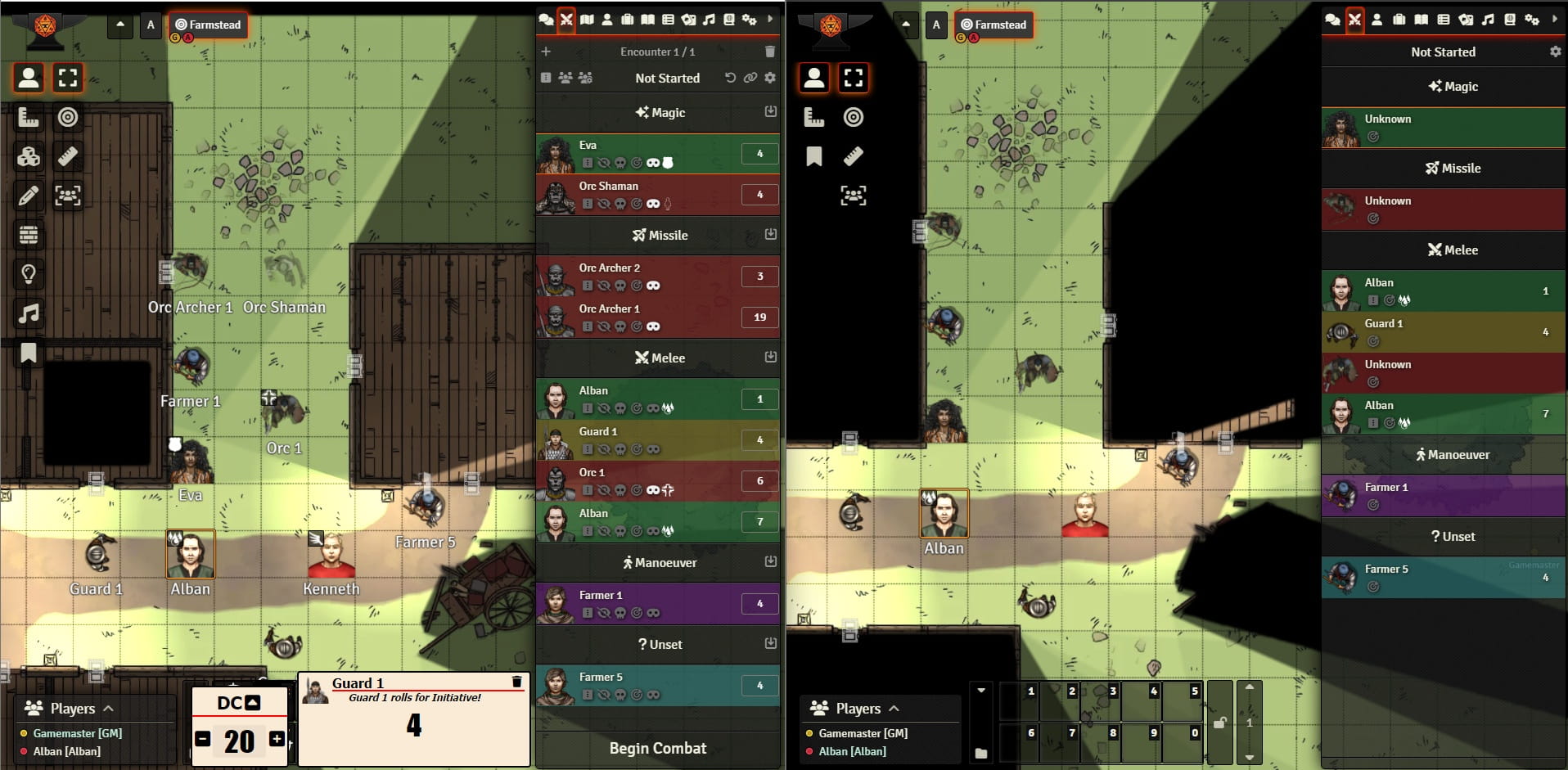The height and width of the screenshot is (770, 1568).
Task: Decrease the DC value with the minus button
Action: 203,740
